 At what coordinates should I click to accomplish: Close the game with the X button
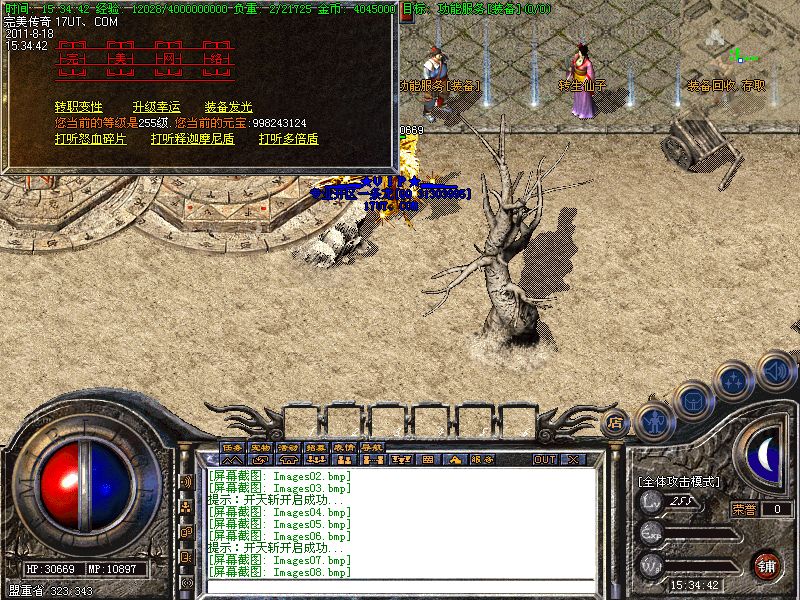[573, 460]
